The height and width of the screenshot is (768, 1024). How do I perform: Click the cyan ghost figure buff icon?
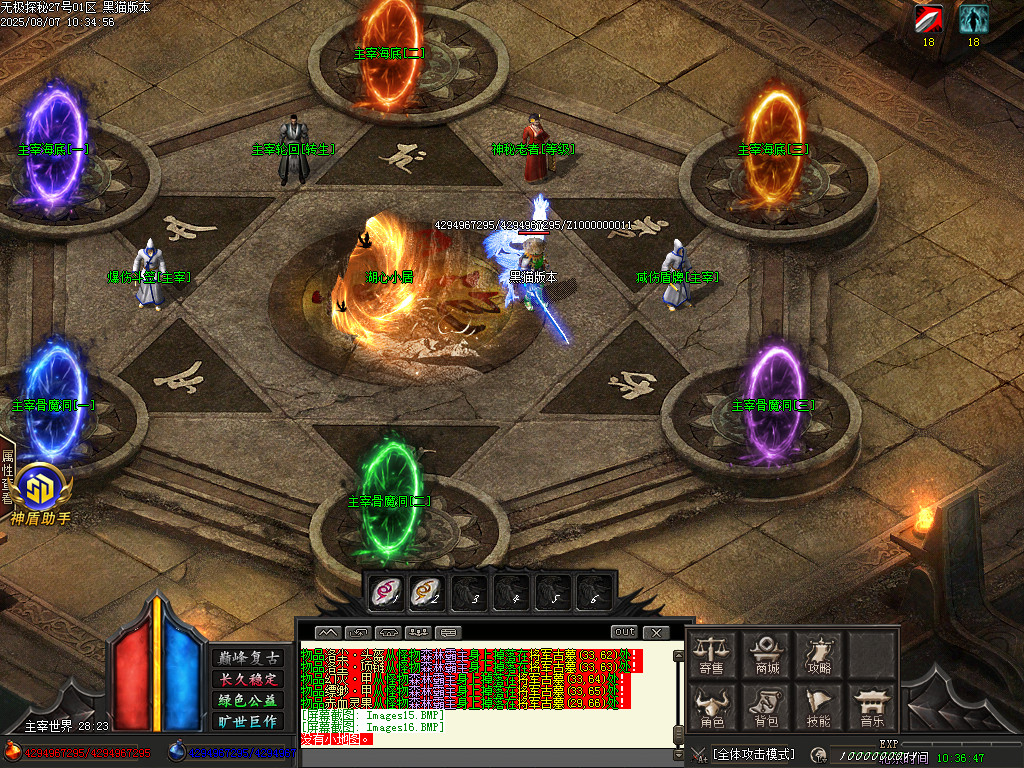point(973,19)
